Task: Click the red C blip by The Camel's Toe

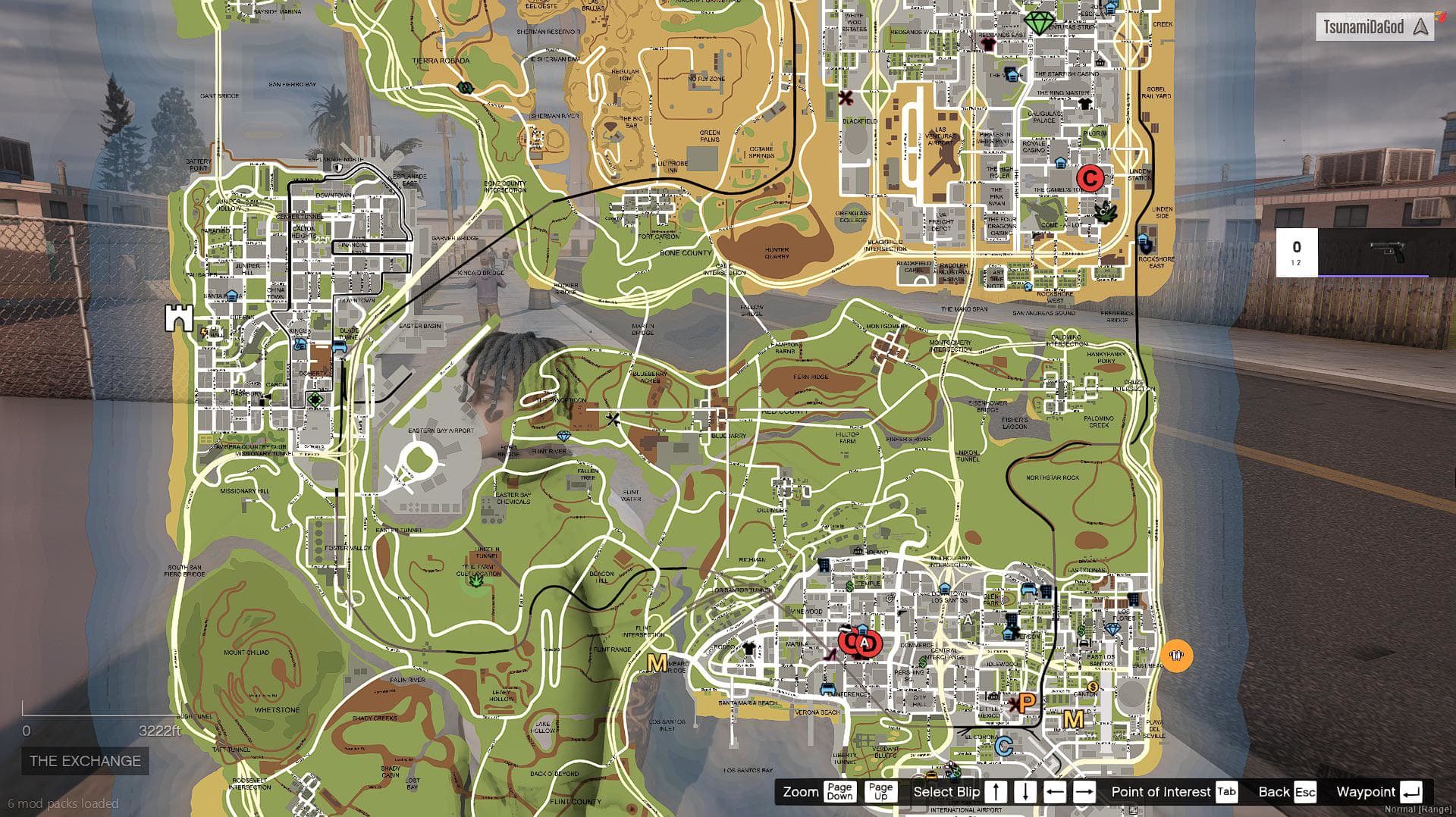Action: pos(1092,180)
